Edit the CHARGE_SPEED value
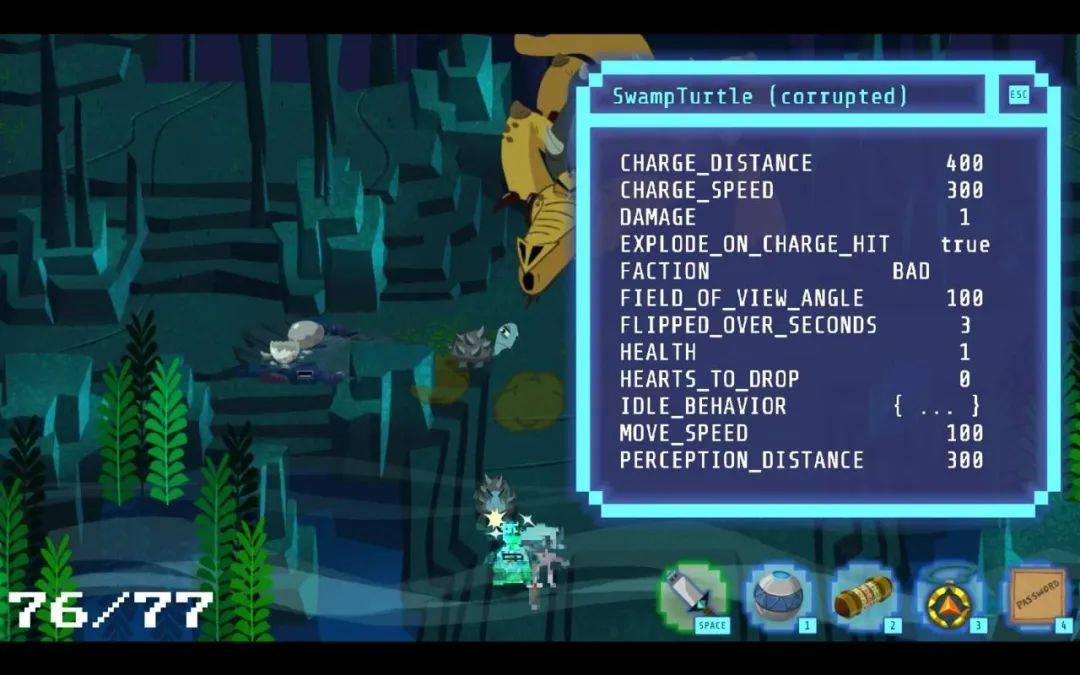The width and height of the screenshot is (1080, 675). (x=964, y=190)
